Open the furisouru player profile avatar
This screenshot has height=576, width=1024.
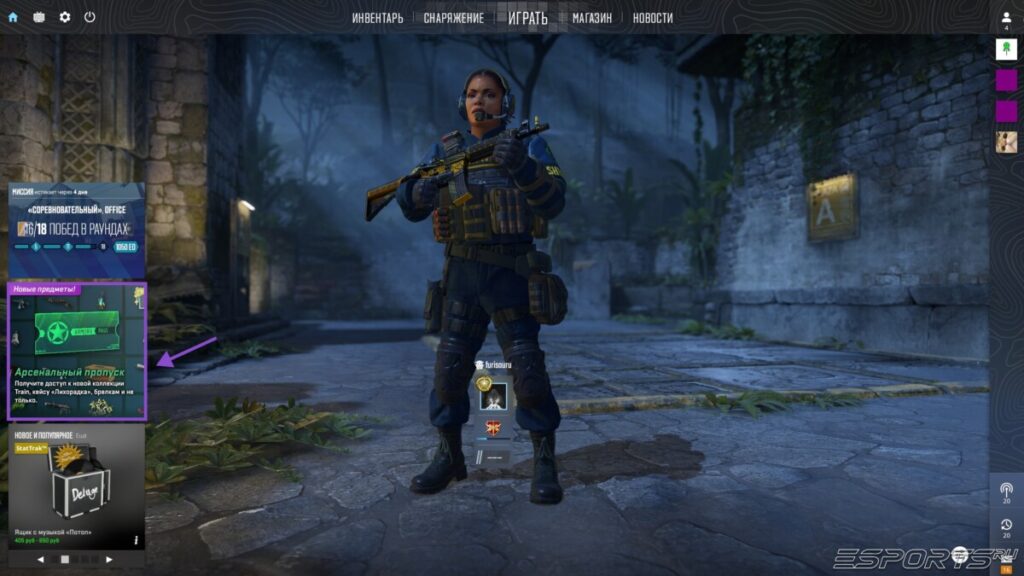click(x=491, y=397)
